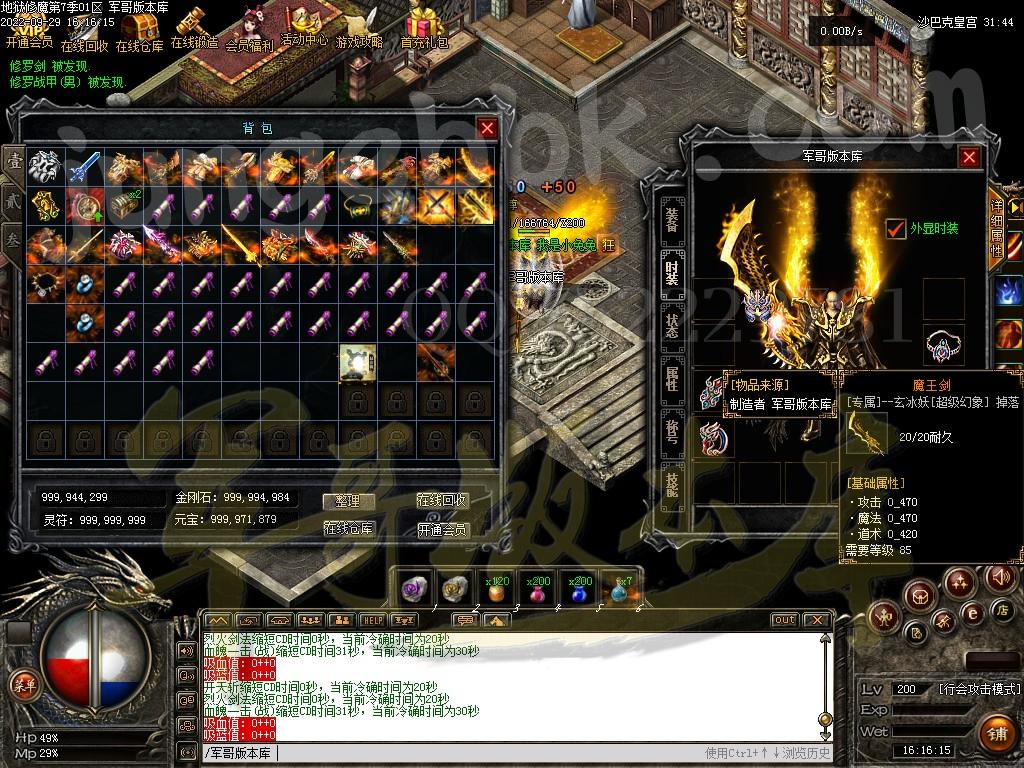Toggle sound with the speaker button

coord(1000,577)
